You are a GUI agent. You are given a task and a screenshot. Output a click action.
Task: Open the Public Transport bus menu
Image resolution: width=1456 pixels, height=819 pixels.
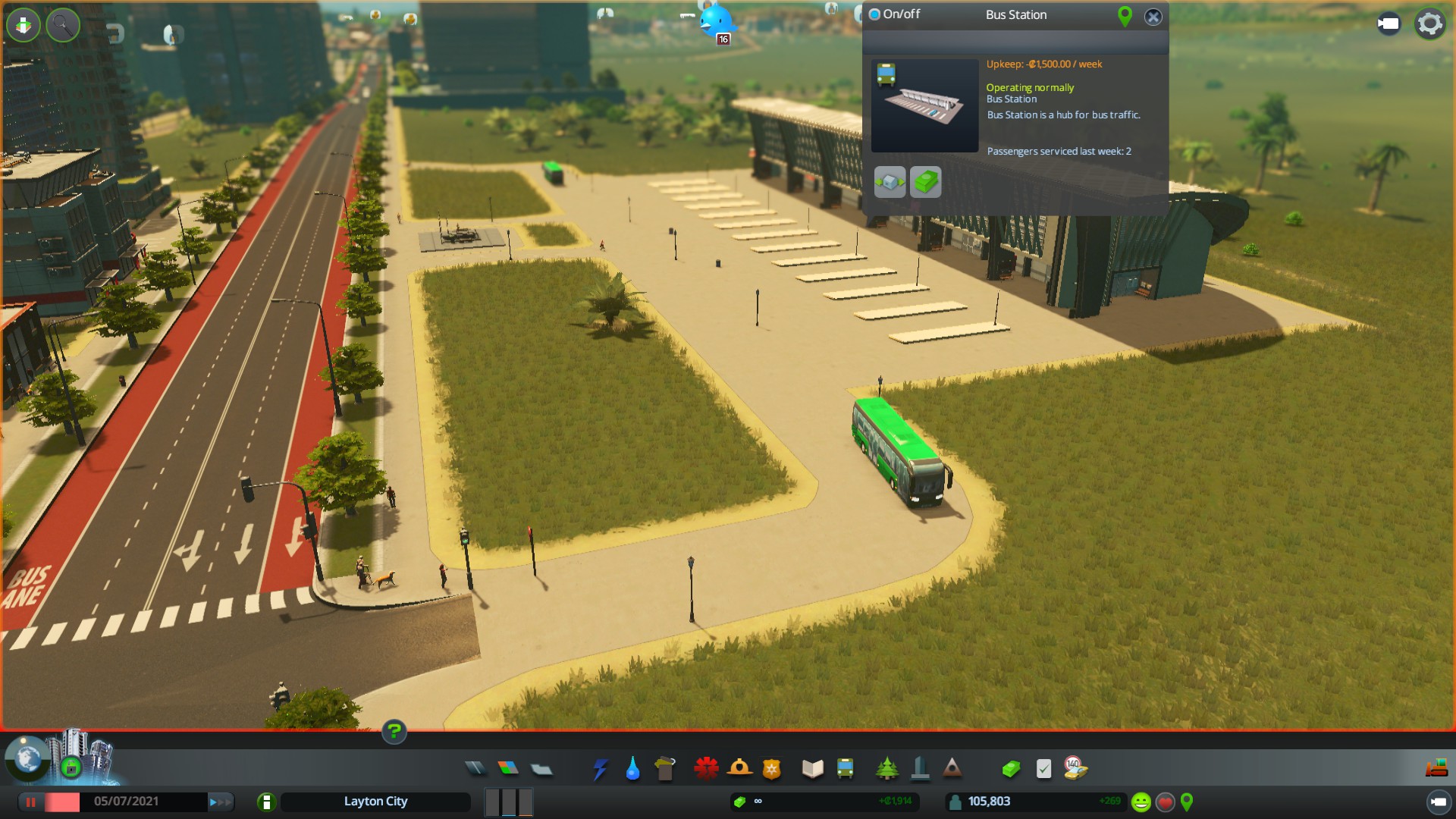coord(845,769)
